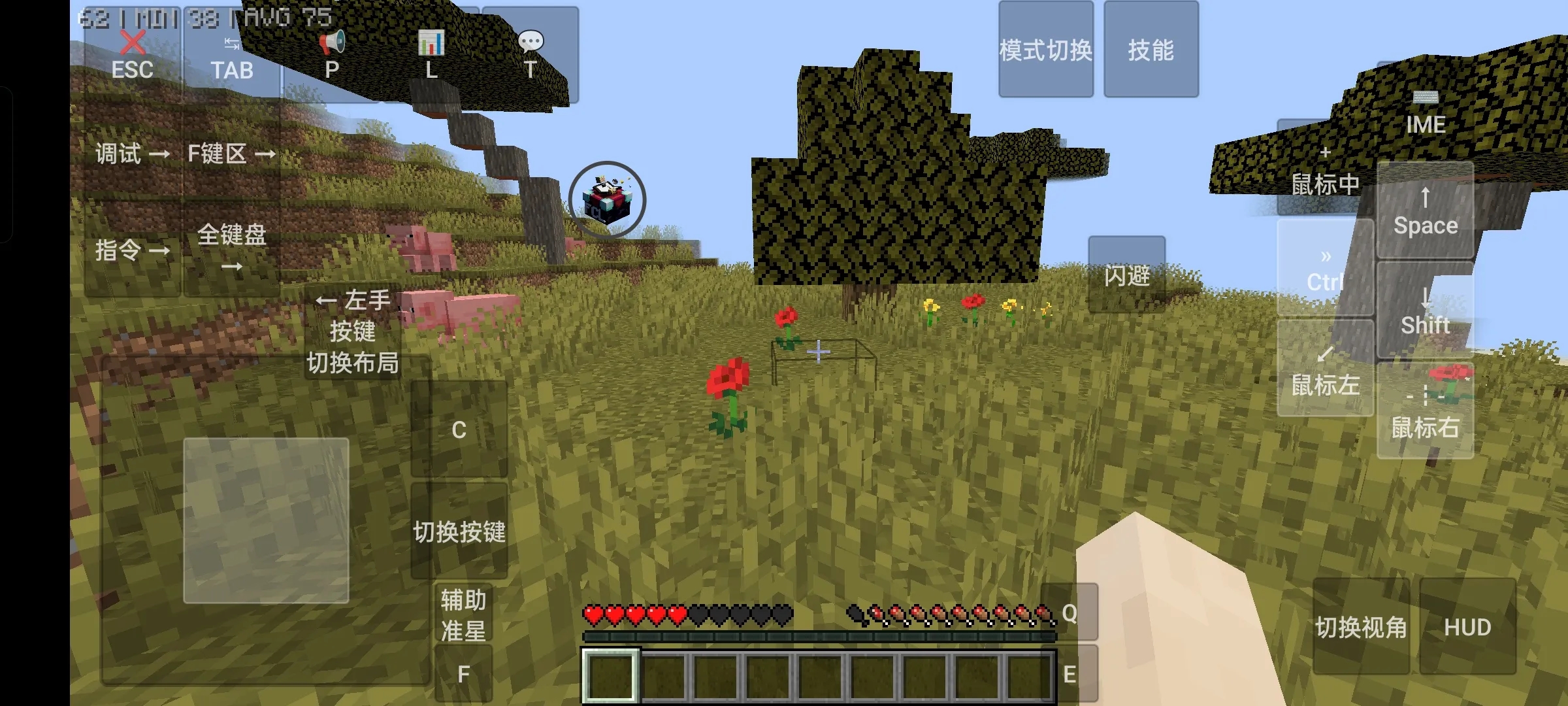Tap the 模式切换 mode switch button
Image resolution: width=1568 pixels, height=706 pixels.
coord(1045,50)
